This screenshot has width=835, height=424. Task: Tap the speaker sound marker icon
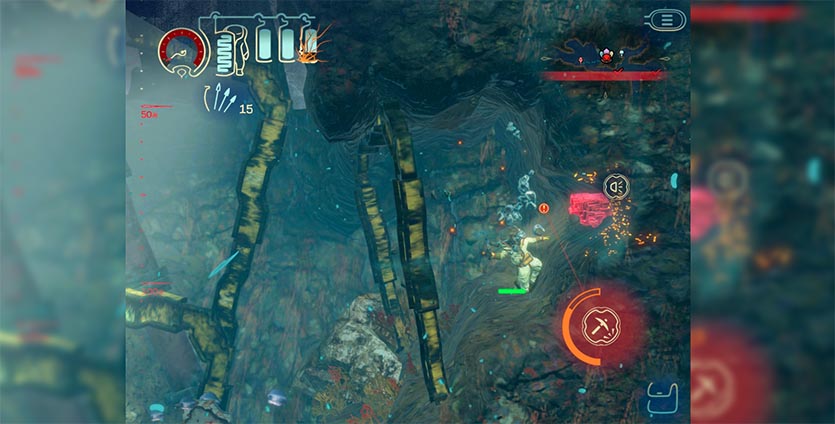(x=616, y=185)
